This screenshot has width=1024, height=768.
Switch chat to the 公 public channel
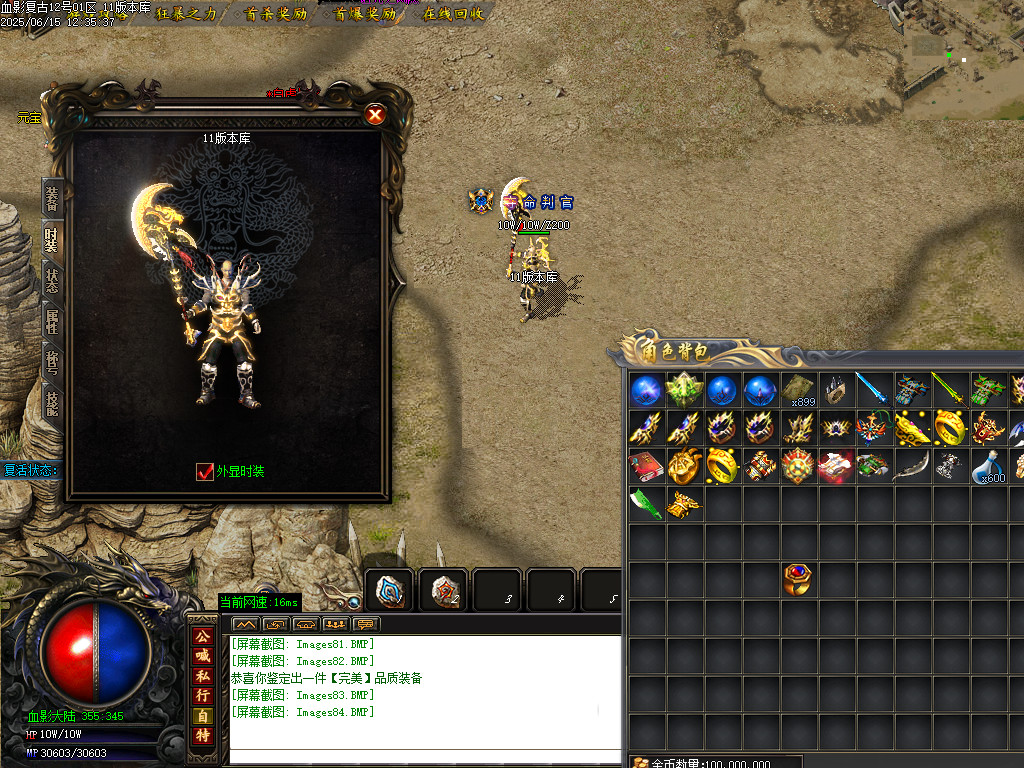(x=203, y=635)
